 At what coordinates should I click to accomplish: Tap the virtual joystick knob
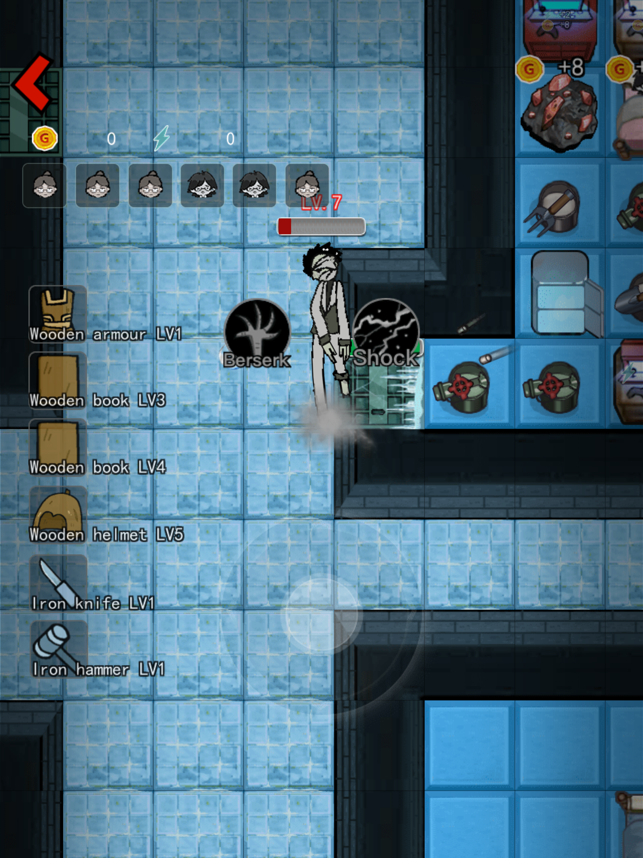[320, 615]
